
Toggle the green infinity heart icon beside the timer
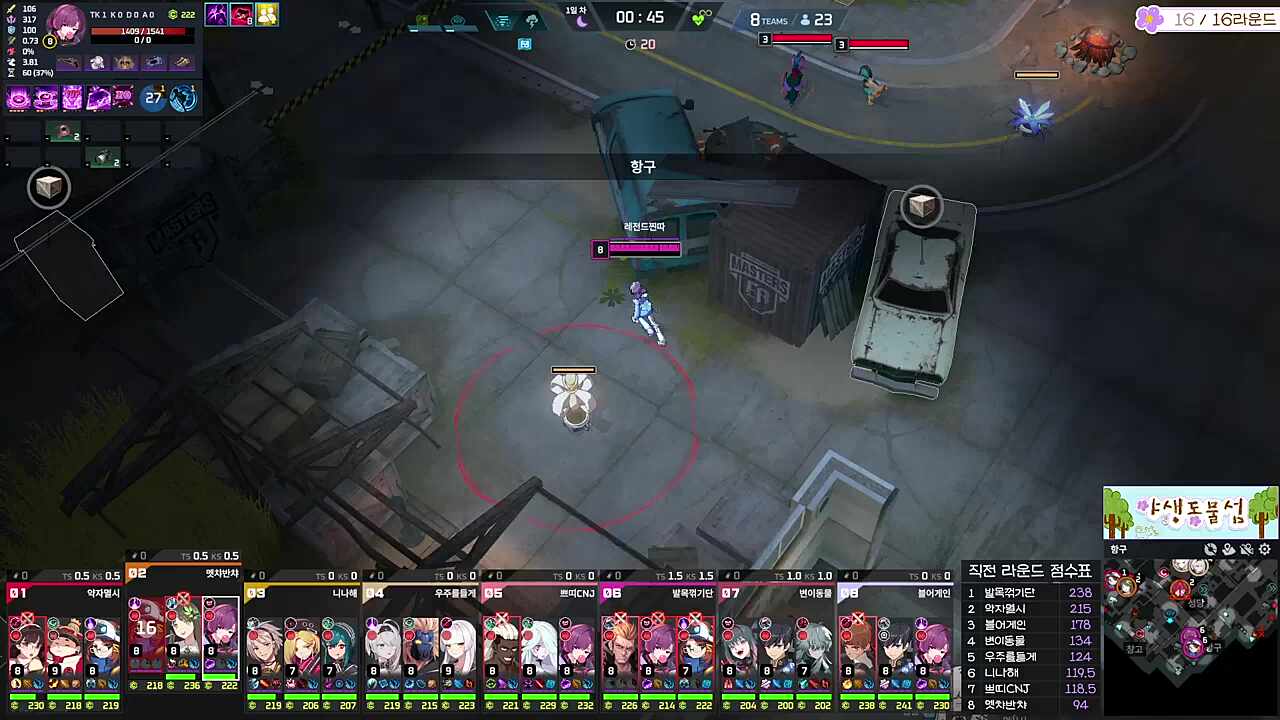697,18
